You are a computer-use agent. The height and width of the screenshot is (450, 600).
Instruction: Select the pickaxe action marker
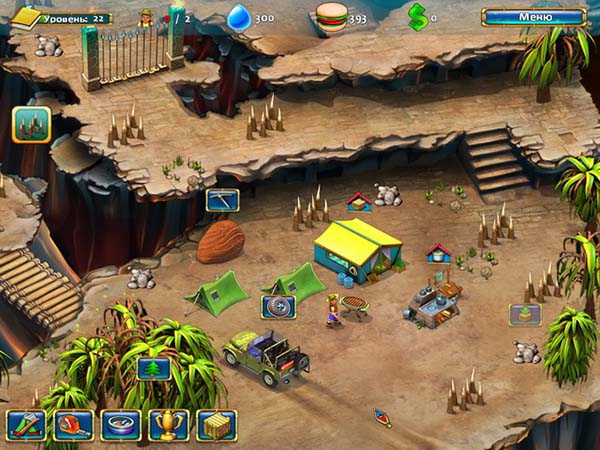tap(222, 200)
